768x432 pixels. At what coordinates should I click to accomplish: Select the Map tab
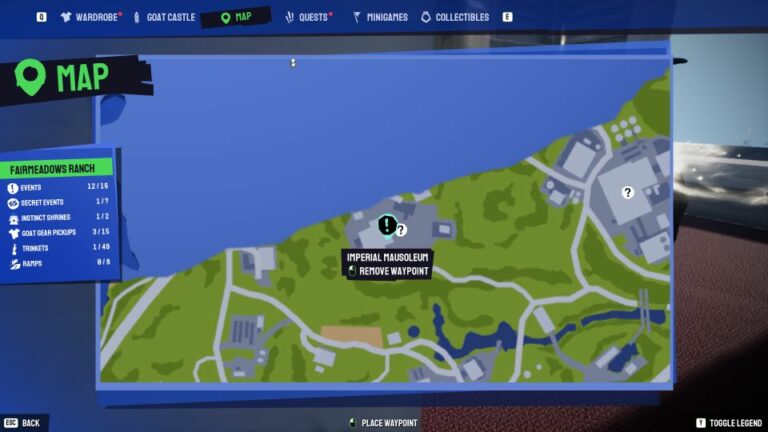click(236, 17)
